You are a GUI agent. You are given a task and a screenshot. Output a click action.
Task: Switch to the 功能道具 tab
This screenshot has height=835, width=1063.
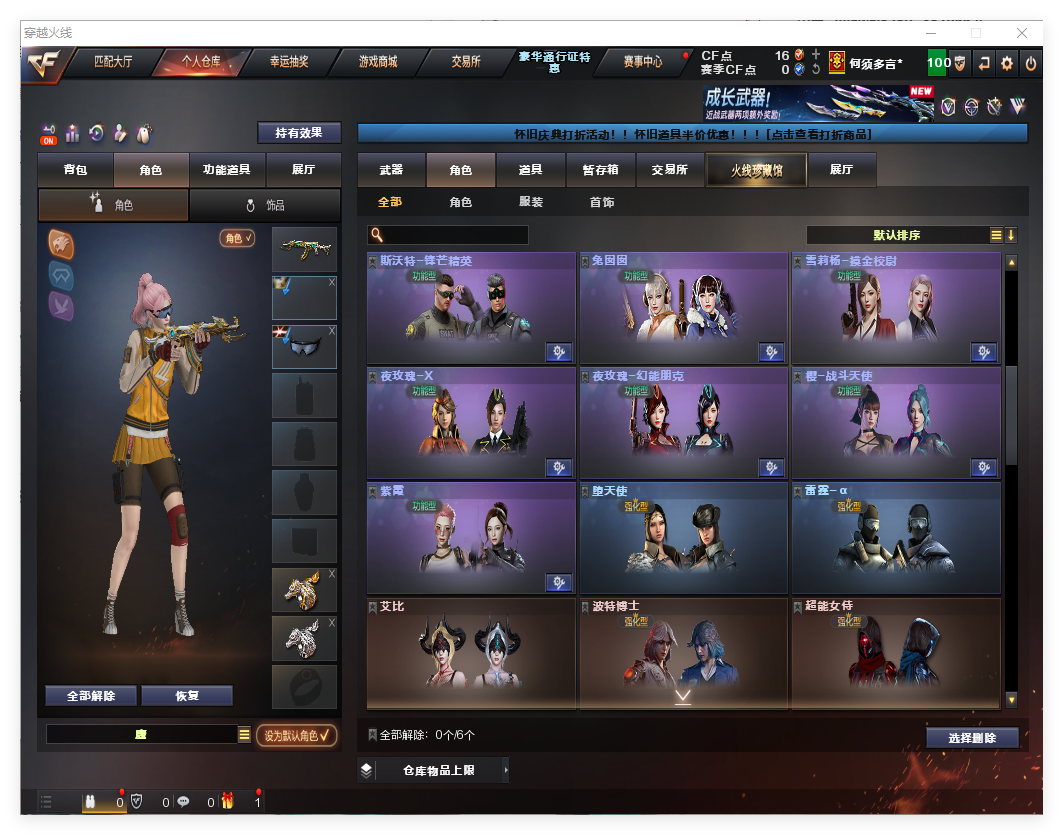(226, 170)
